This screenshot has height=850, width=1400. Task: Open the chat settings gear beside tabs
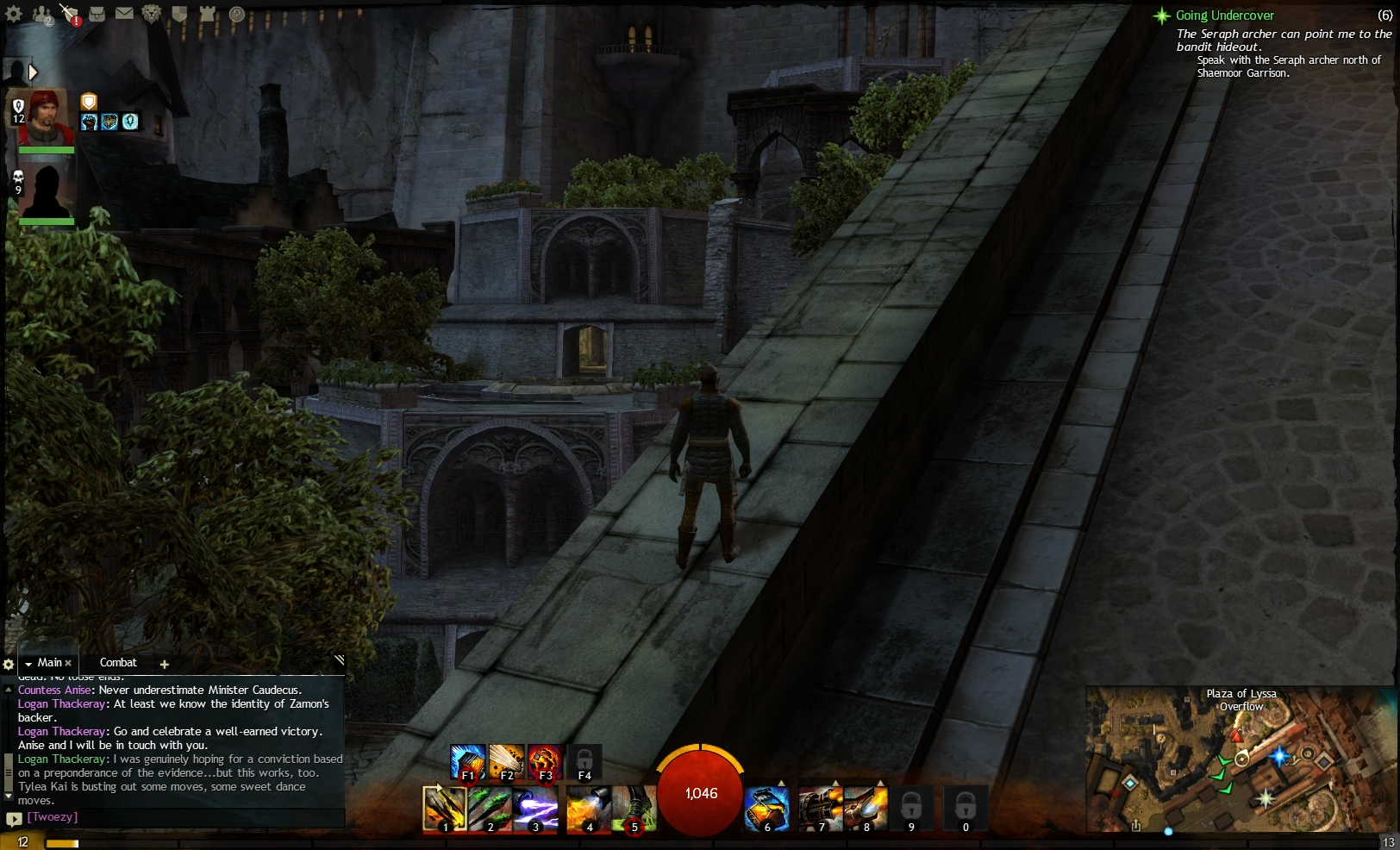tap(9, 664)
